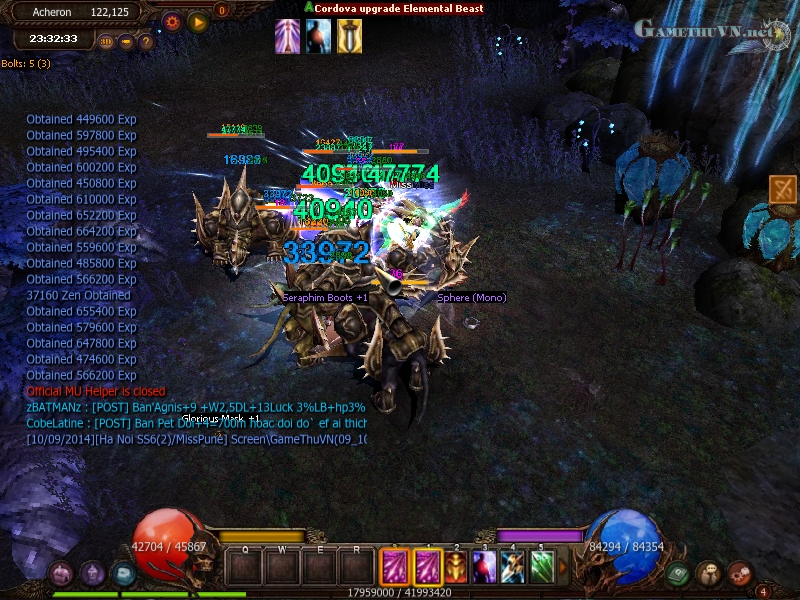Activate skill slot 2 golden armor
The width and height of the screenshot is (800, 600).
(x=456, y=567)
